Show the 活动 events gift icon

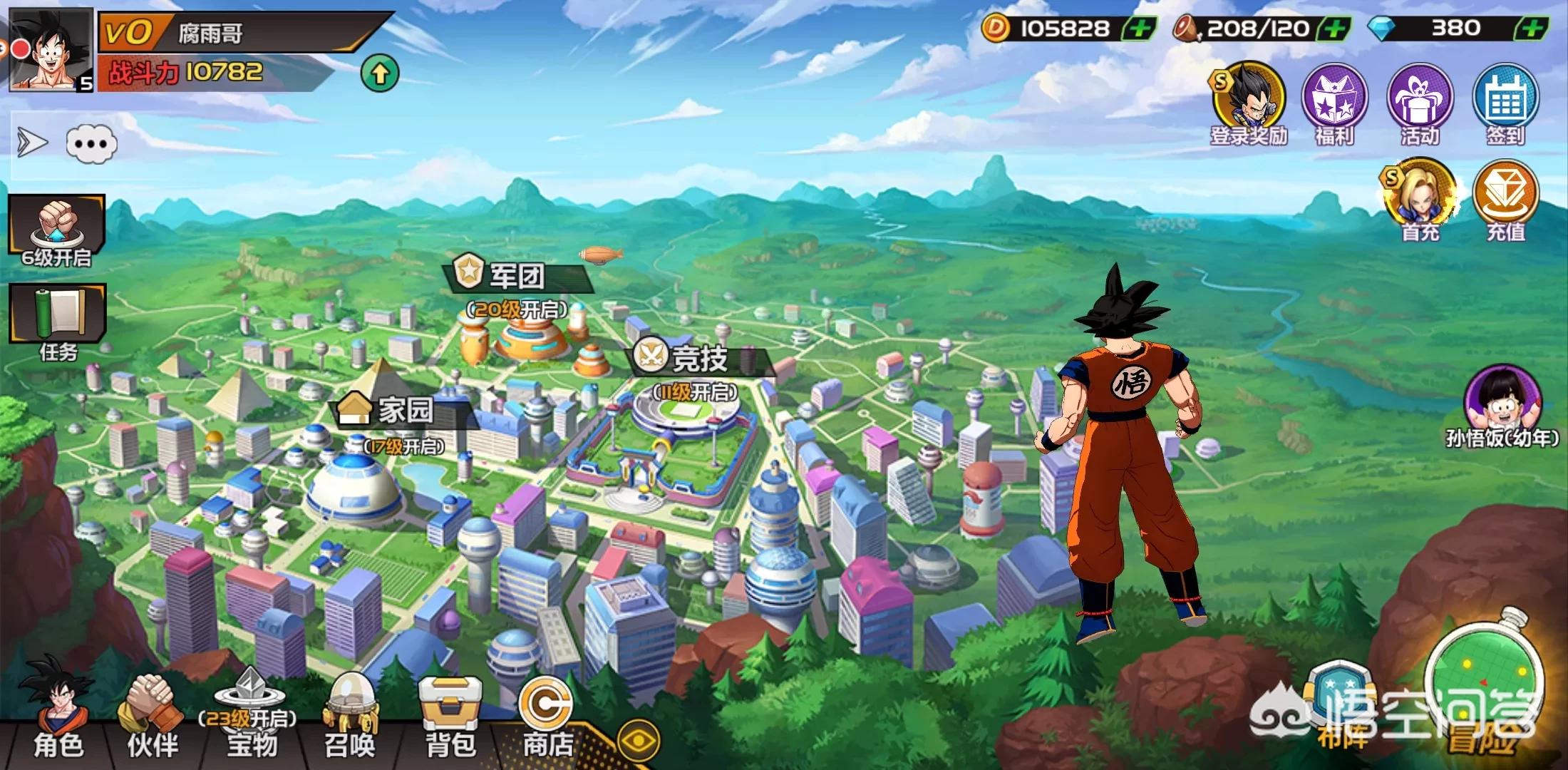[1420, 101]
